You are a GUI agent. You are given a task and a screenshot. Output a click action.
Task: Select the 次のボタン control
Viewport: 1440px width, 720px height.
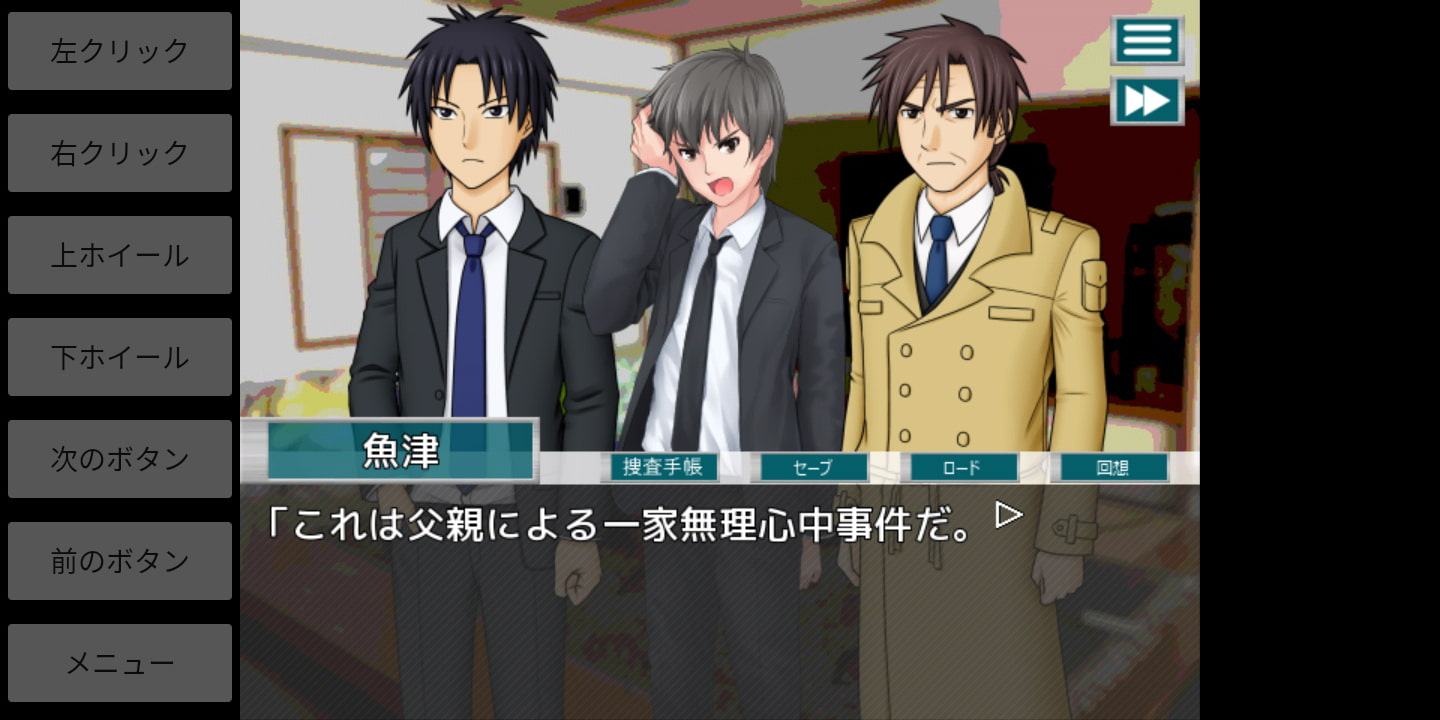(120, 459)
